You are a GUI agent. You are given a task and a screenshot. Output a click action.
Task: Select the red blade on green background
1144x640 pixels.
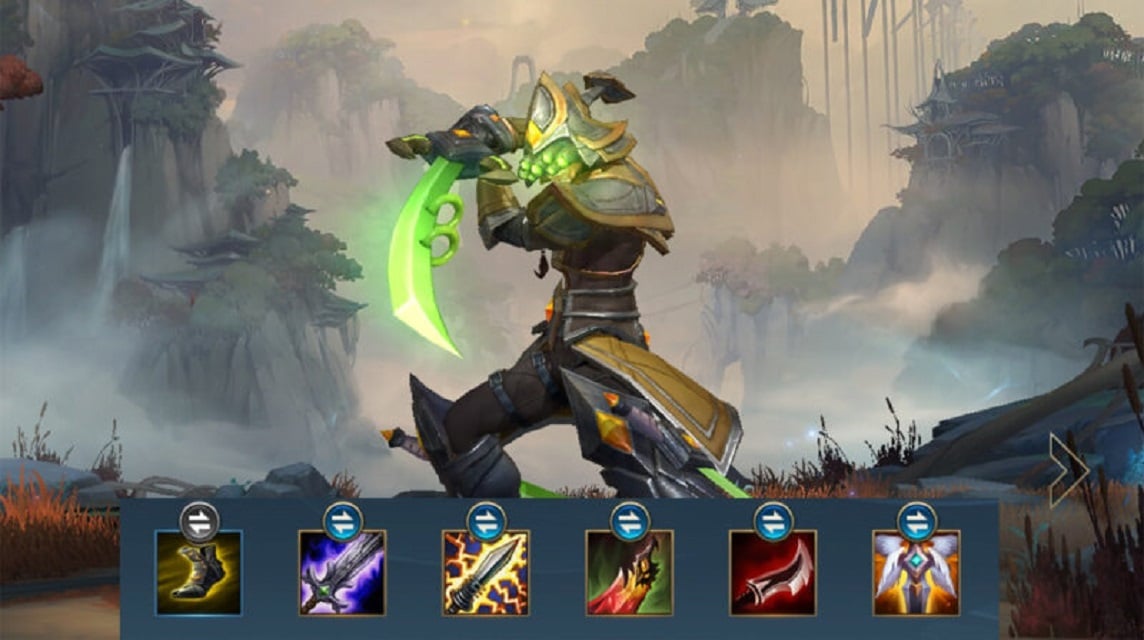(x=629, y=573)
